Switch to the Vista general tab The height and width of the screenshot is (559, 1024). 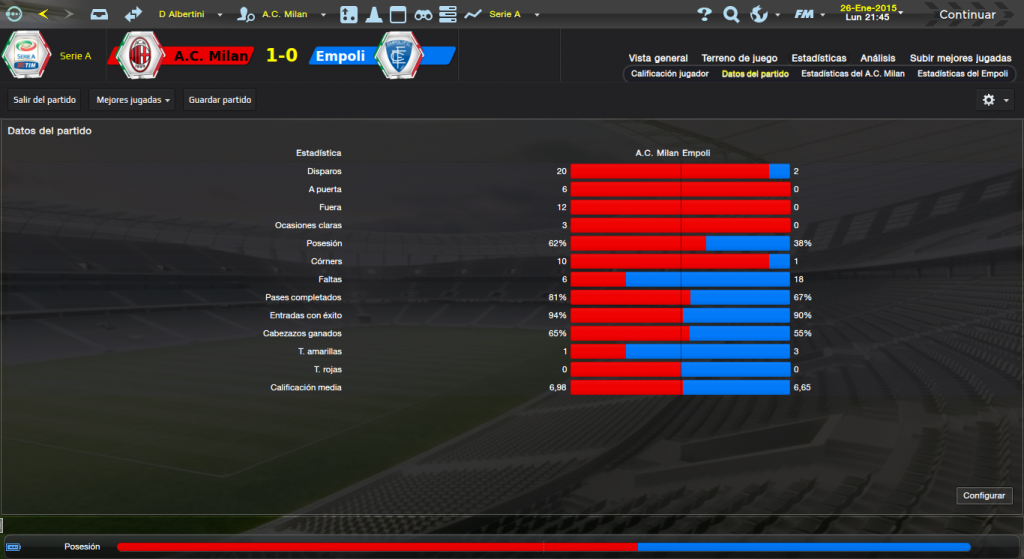point(658,58)
